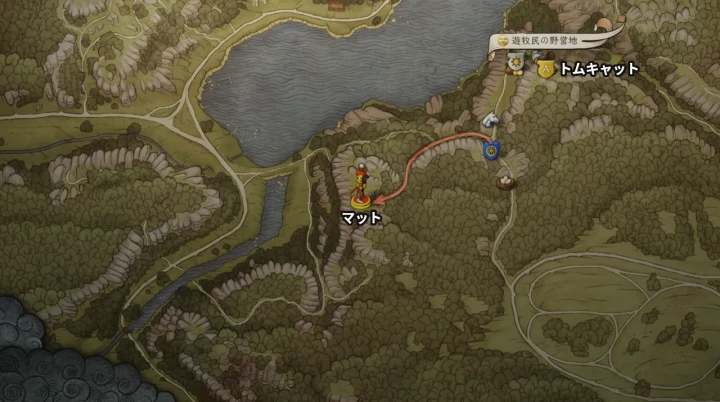Image resolution: width=720 pixels, height=402 pixels.
Task: Select the トムキャット quest marker
Action: 545,69
